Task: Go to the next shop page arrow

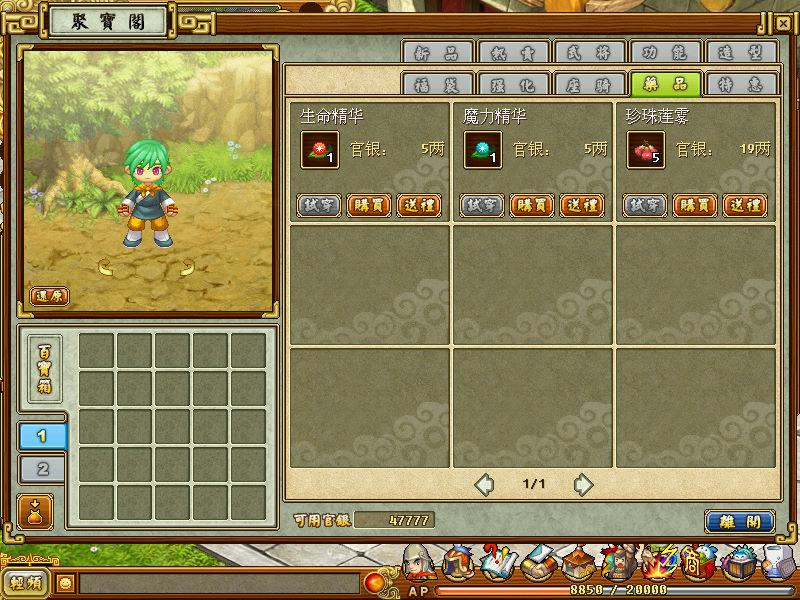Action: click(x=584, y=485)
